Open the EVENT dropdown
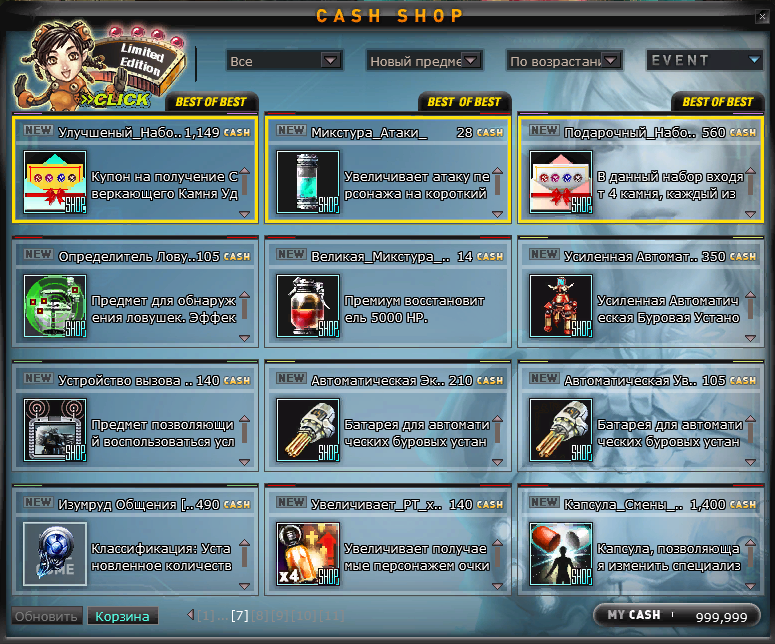The image size is (775, 644). 704,60
